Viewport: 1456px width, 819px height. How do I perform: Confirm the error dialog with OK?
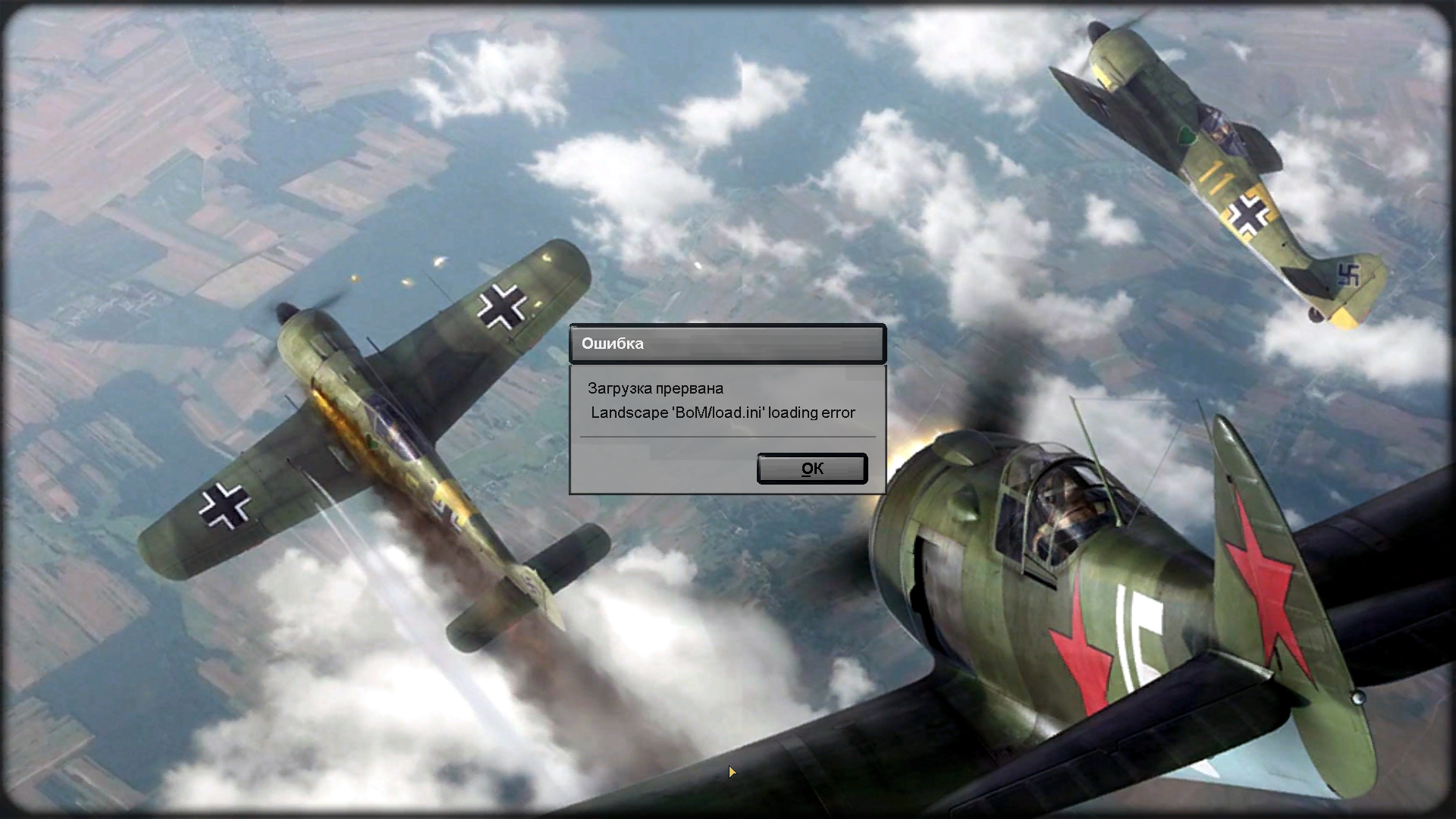[811, 469]
